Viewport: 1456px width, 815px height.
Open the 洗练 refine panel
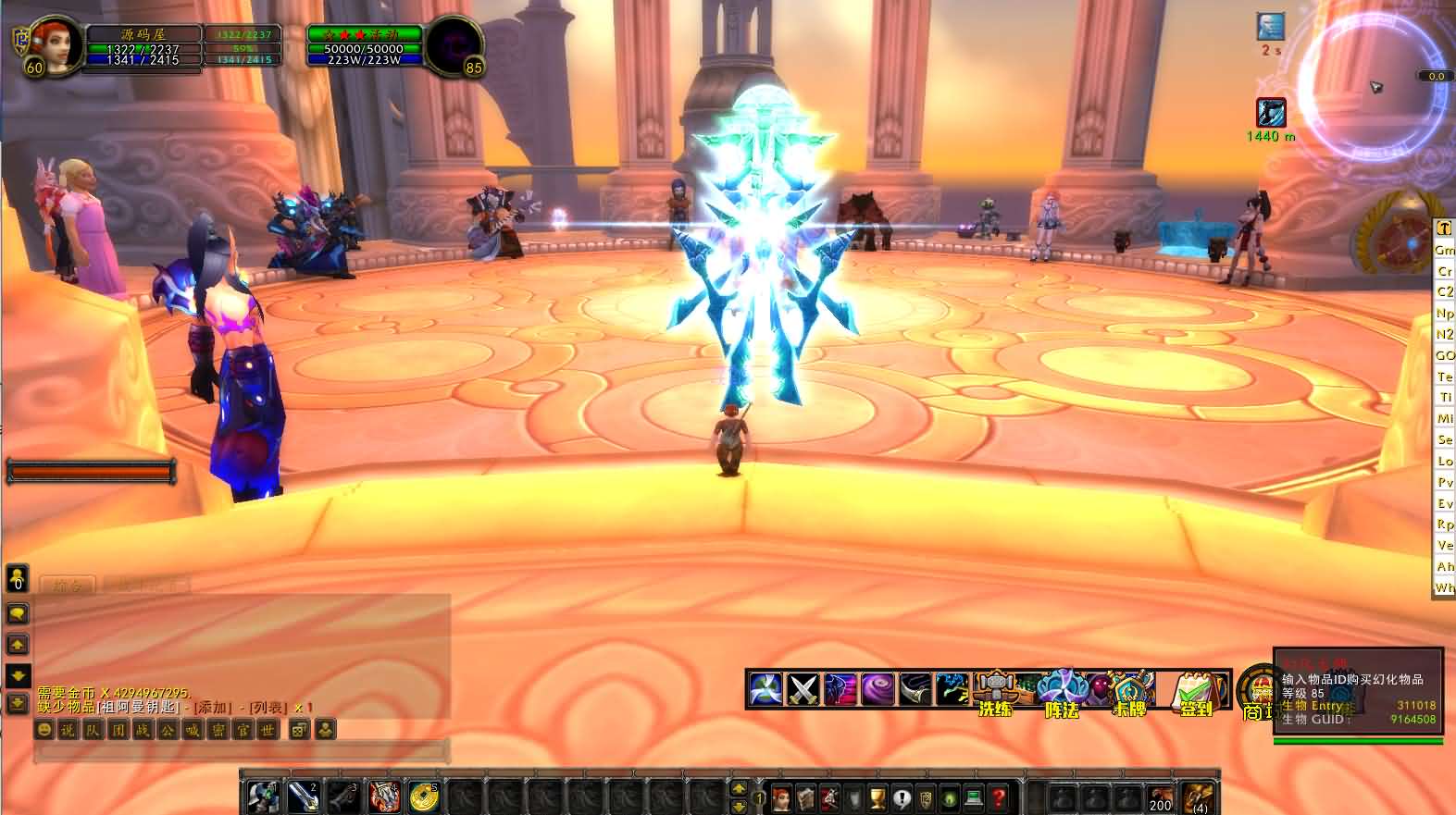point(995,694)
